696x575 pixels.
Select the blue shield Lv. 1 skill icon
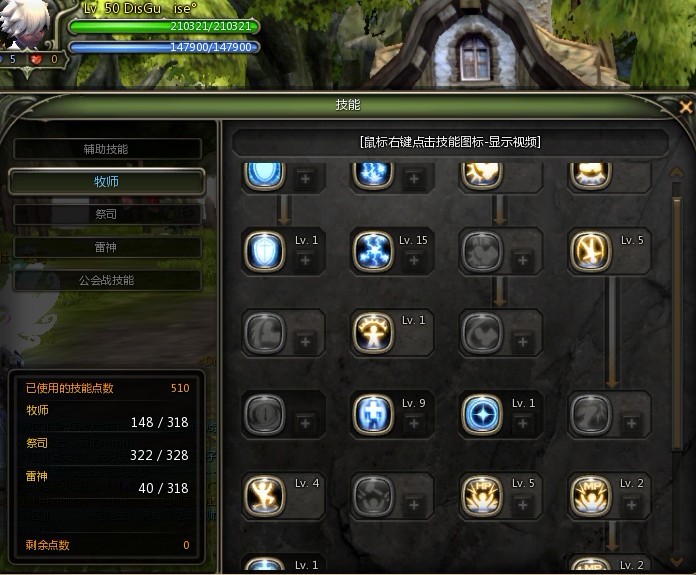[x=264, y=251]
